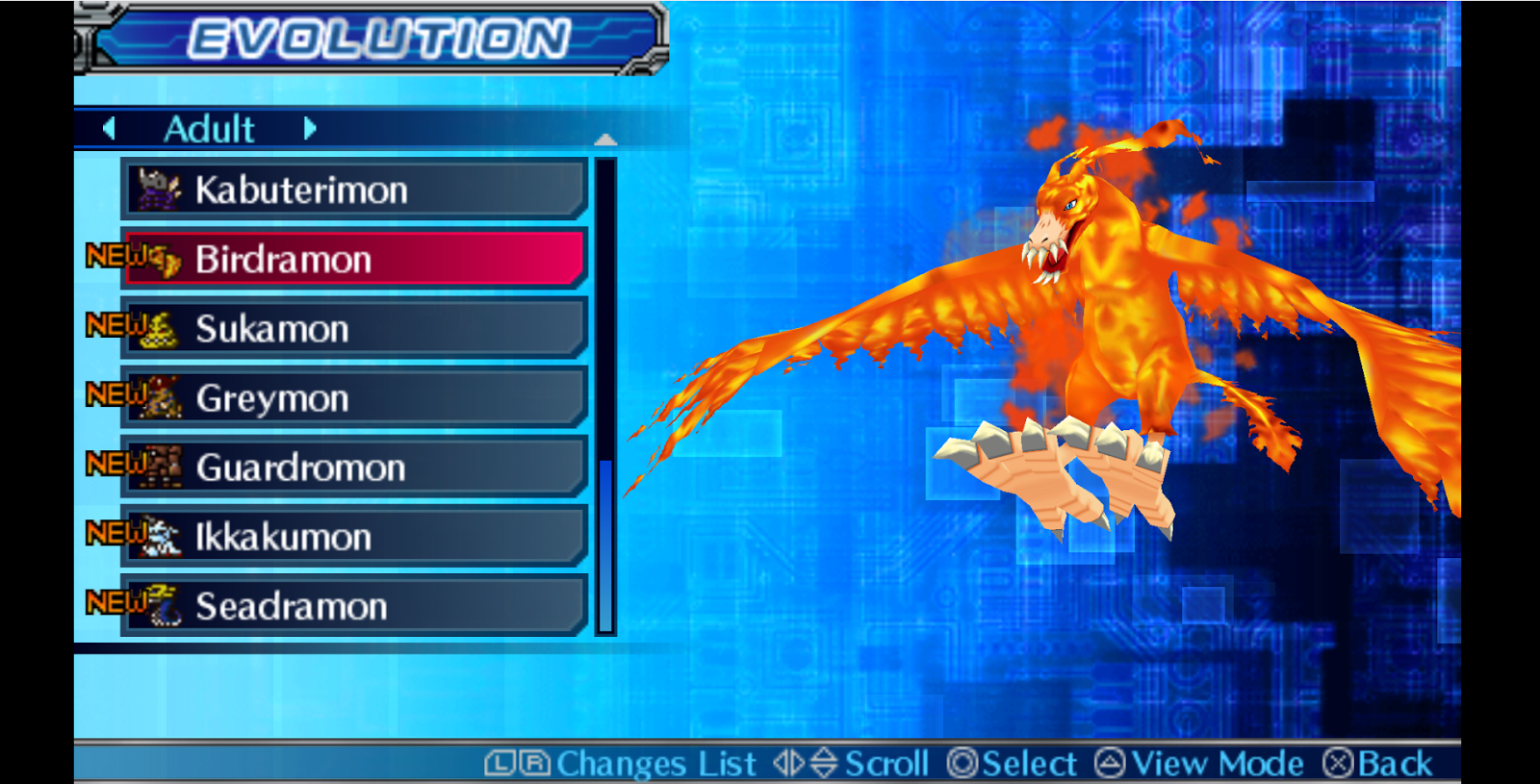Select the Sukamon sprite icon
Screen dimensions: 1540x784
click(162, 329)
